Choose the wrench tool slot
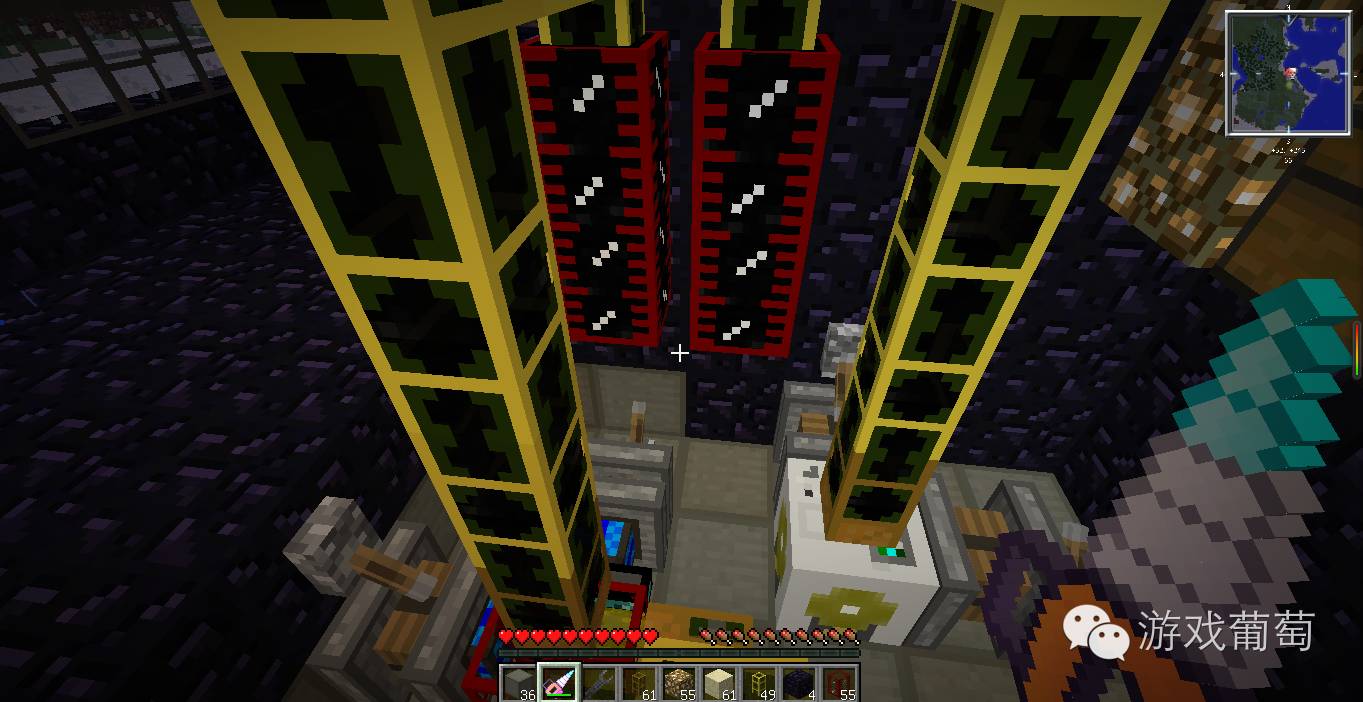1363x702 pixels. tap(598, 684)
